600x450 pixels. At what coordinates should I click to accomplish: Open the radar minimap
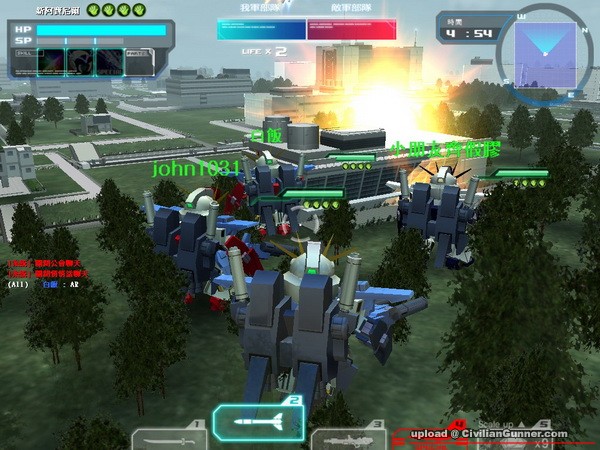tap(543, 50)
